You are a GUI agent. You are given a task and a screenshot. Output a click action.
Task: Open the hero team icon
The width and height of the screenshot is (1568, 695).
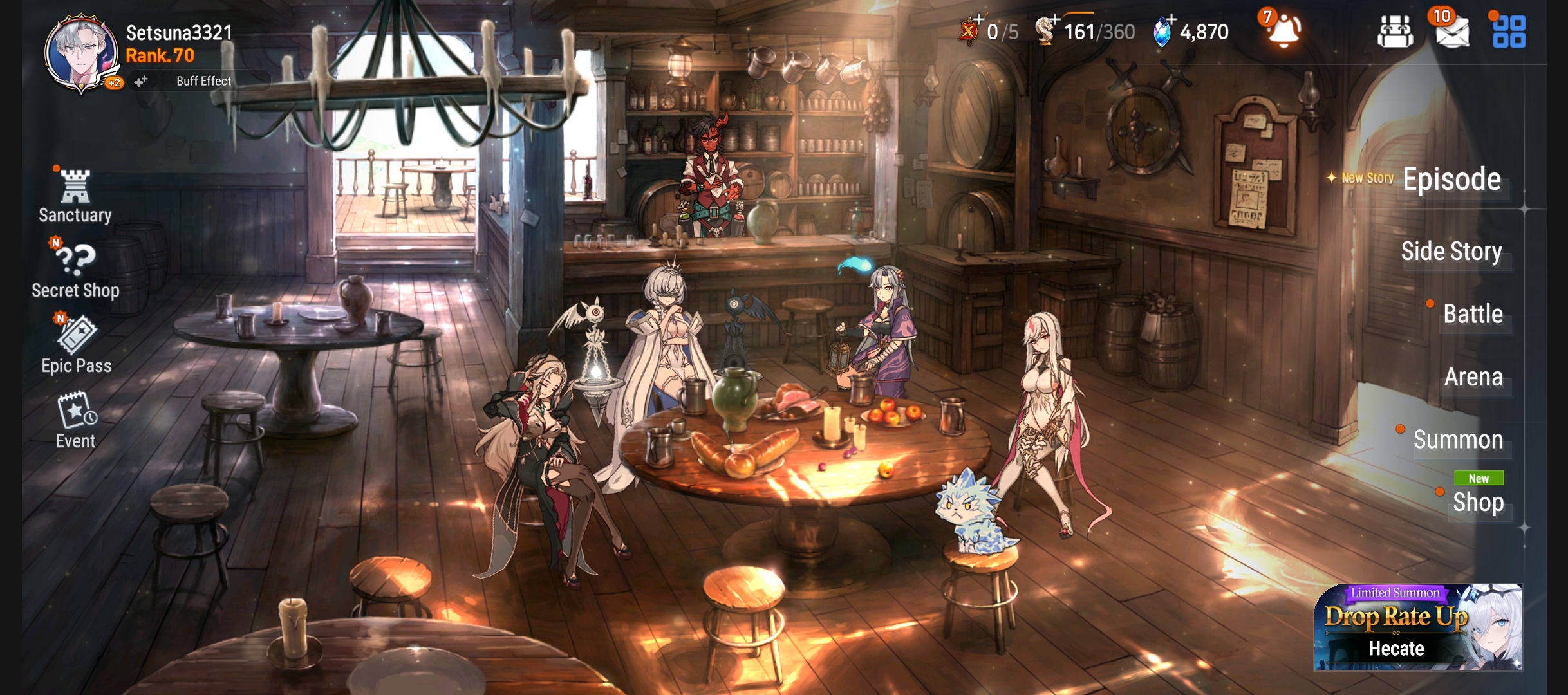coord(1395,32)
